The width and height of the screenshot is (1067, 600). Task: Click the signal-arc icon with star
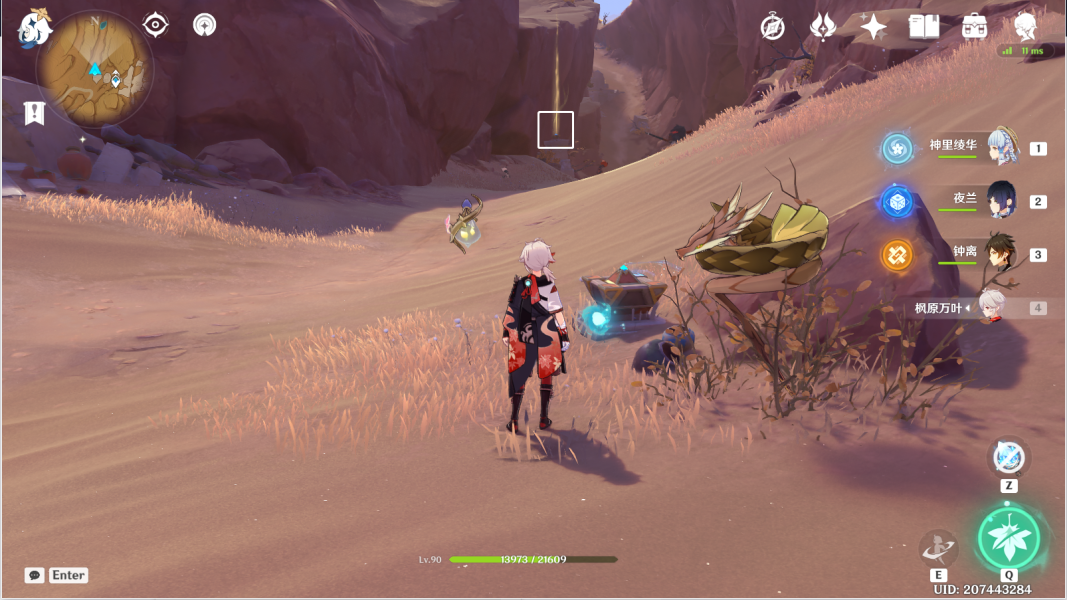[205, 25]
